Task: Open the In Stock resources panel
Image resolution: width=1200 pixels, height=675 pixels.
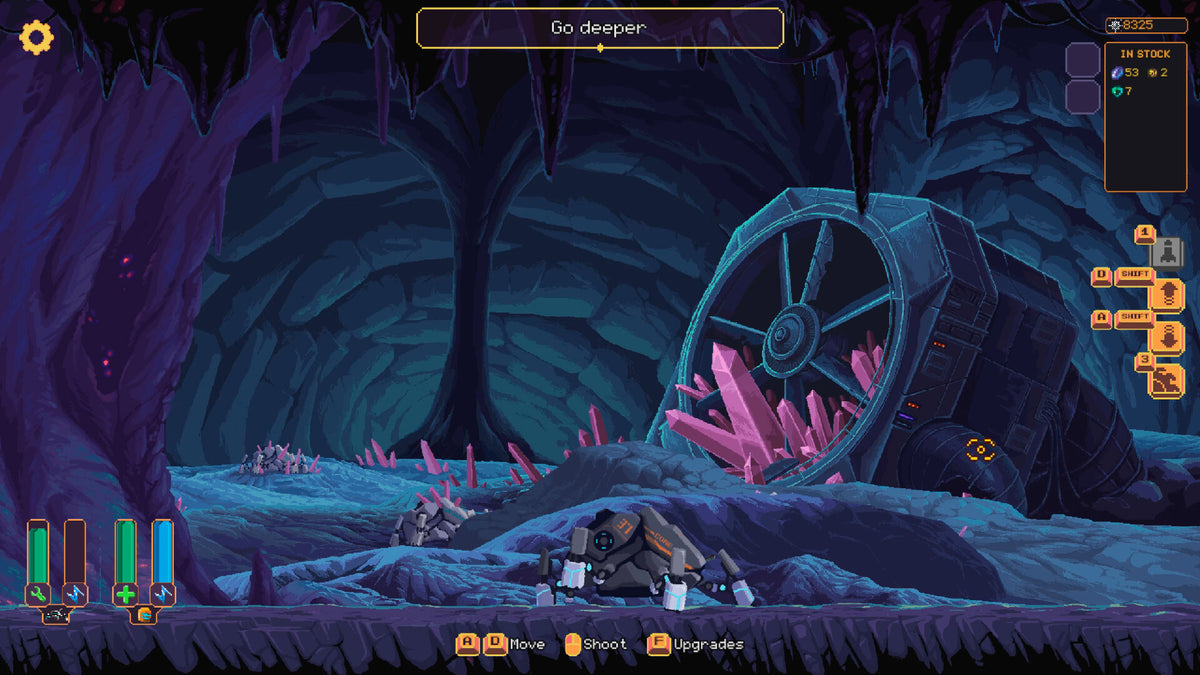Action: click(1145, 116)
